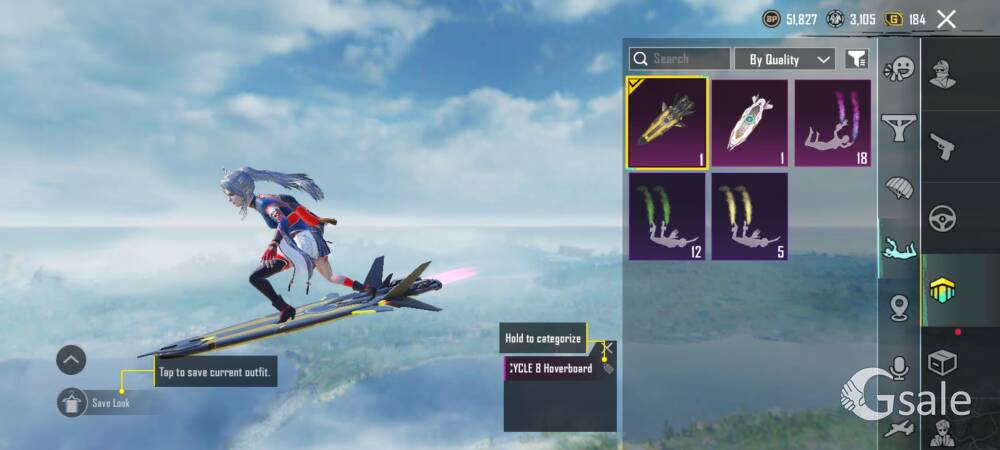The height and width of the screenshot is (450, 1000).
Task: Open the By Quality sort dropdown
Action: (785, 59)
